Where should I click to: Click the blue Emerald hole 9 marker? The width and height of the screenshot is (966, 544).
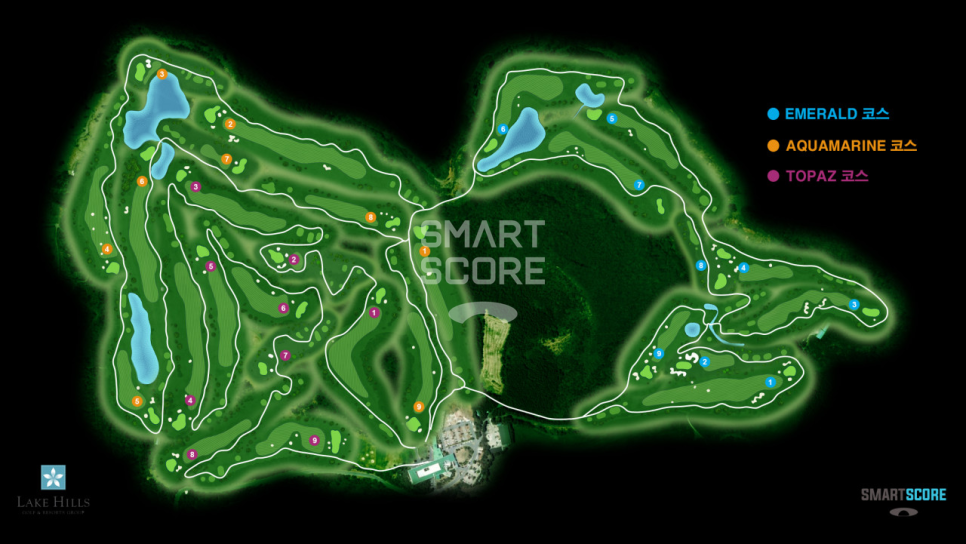pyautogui.click(x=658, y=353)
